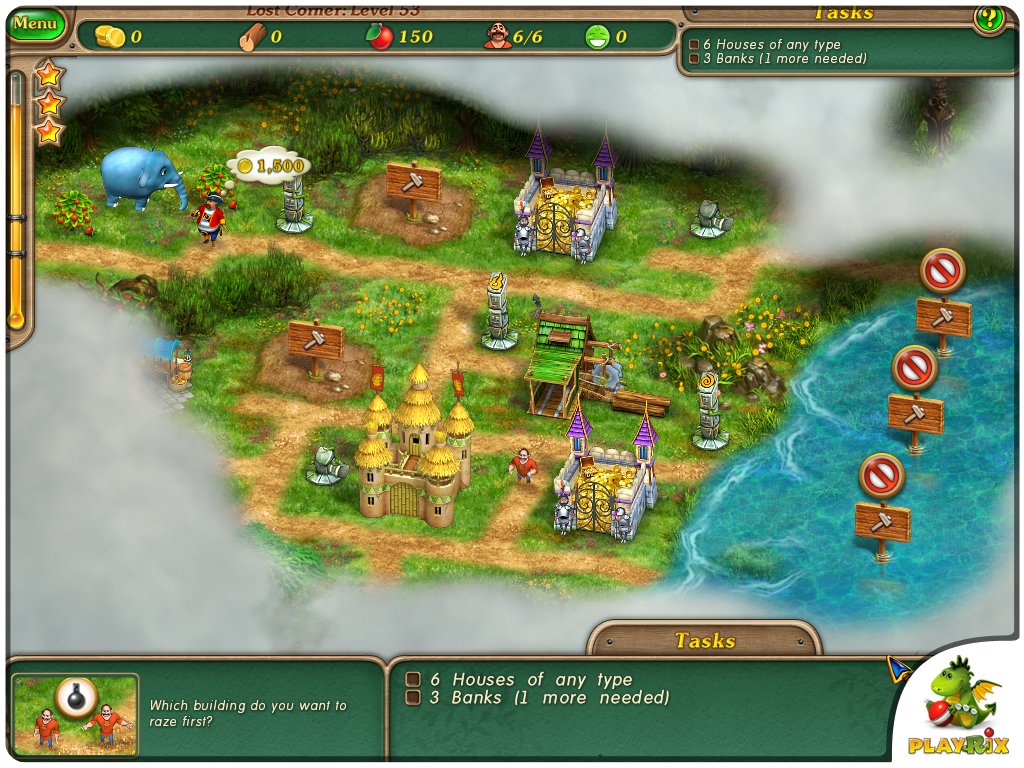This screenshot has width=1024, height=768.
Task: Select the Tasks tab above the bottom panel
Action: tap(704, 641)
